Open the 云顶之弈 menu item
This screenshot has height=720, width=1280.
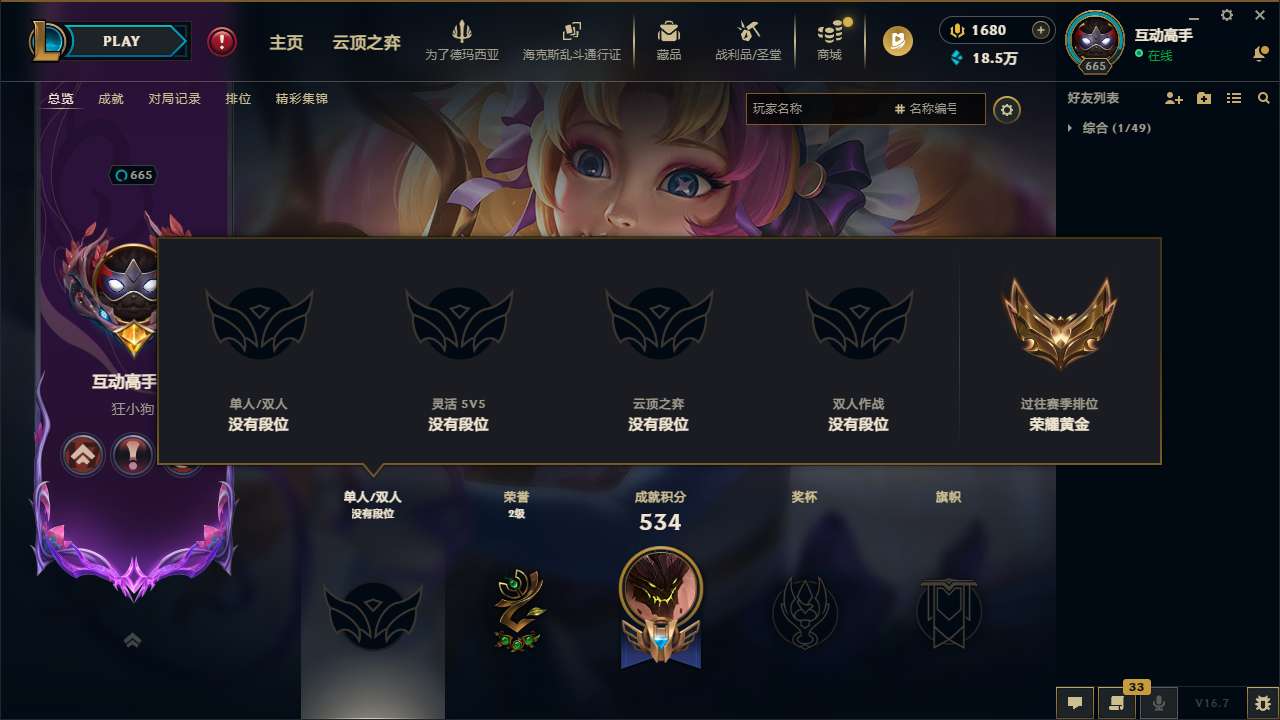364,42
